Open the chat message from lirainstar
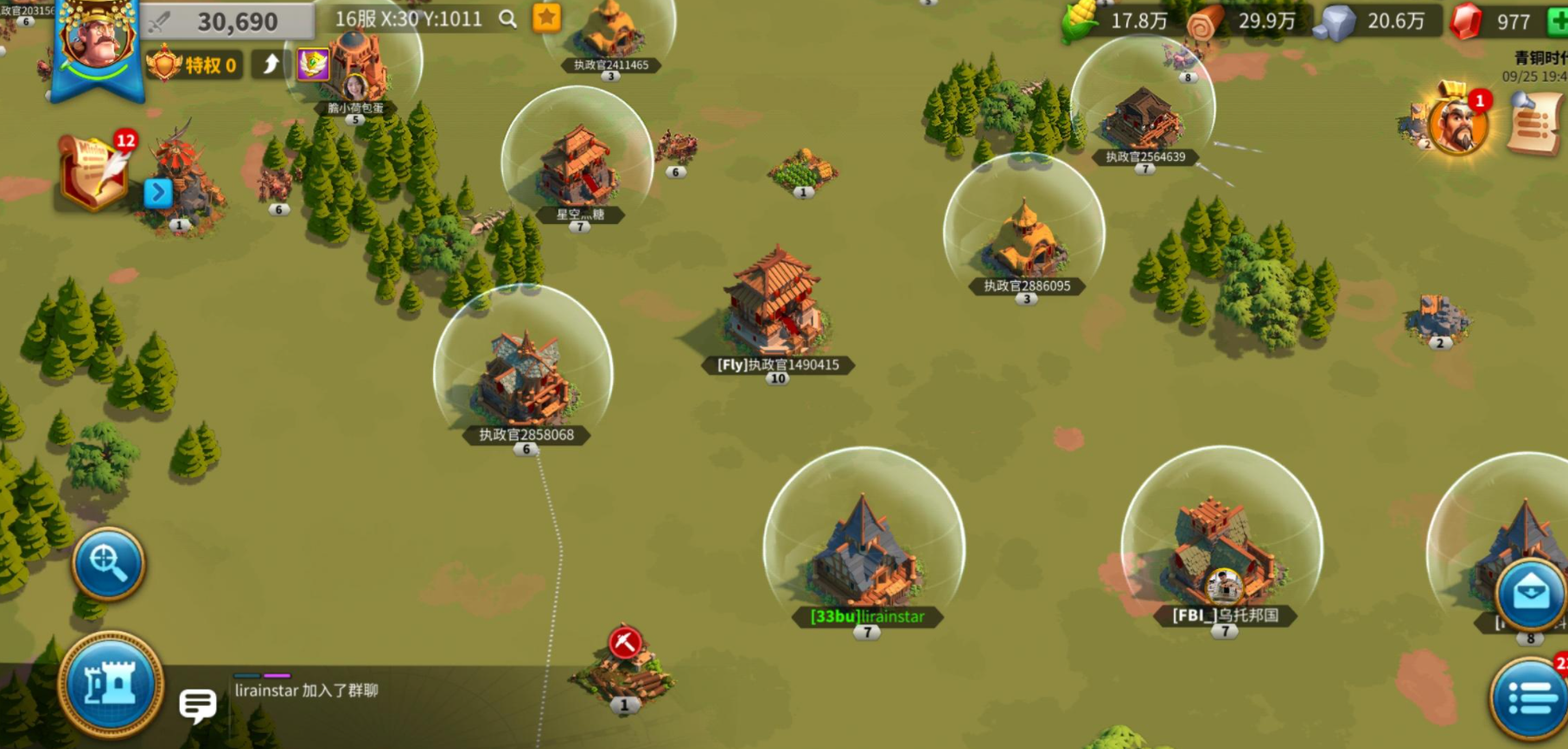This screenshot has width=1568, height=749. [306, 691]
